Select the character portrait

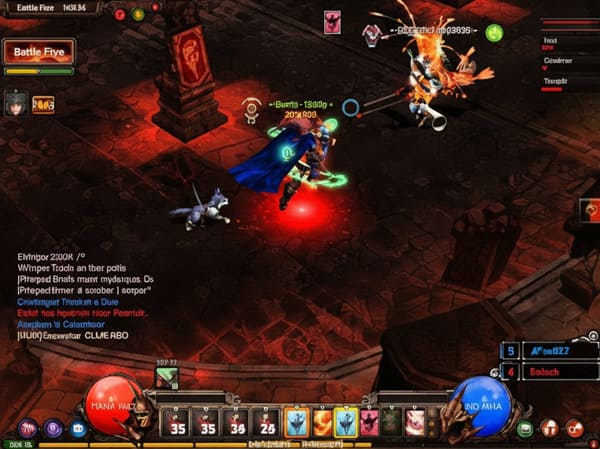pyautogui.click(x=15, y=103)
